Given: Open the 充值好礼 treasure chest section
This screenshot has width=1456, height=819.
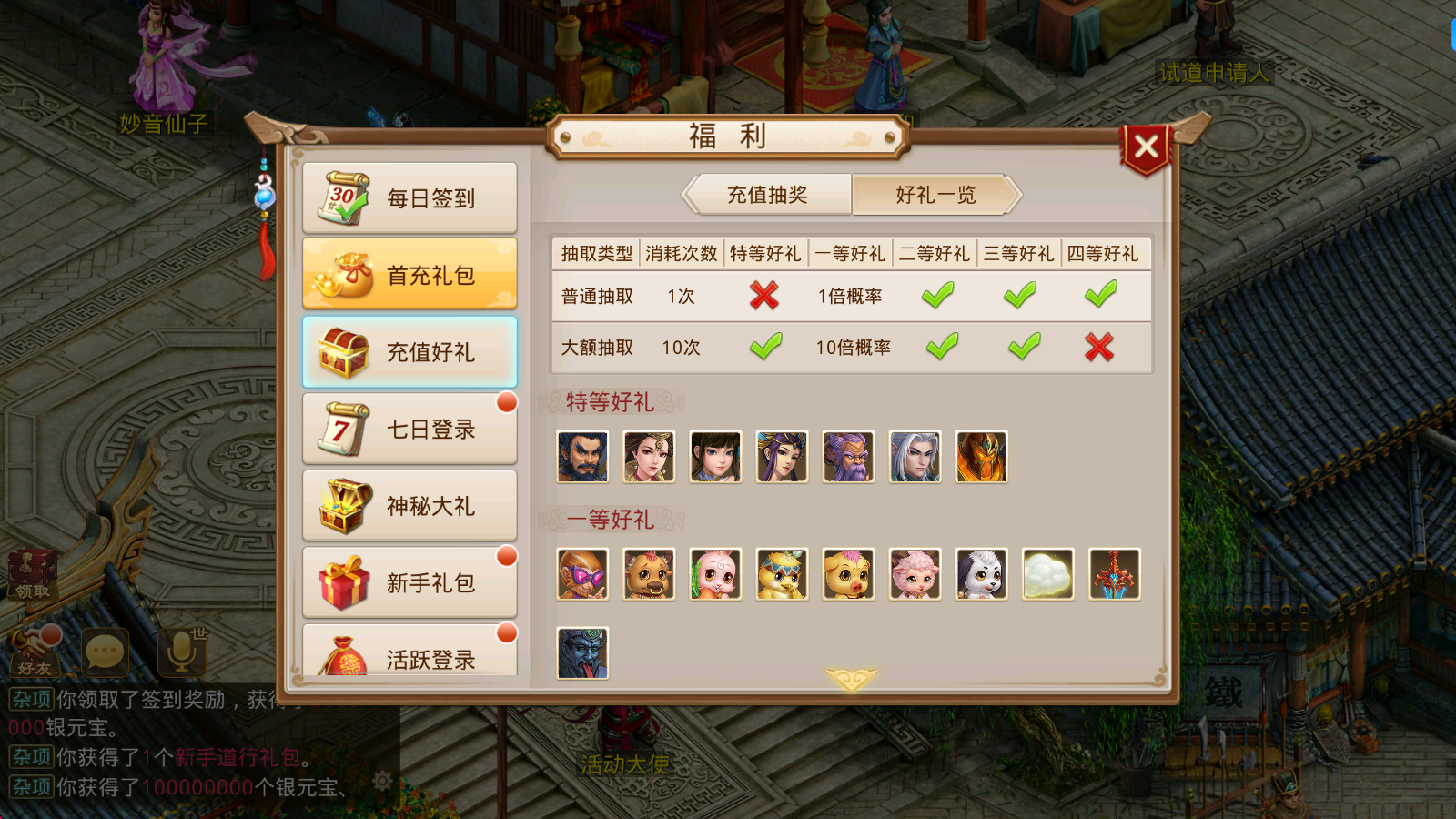Looking at the screenshot, I should (x=409, y=351).
